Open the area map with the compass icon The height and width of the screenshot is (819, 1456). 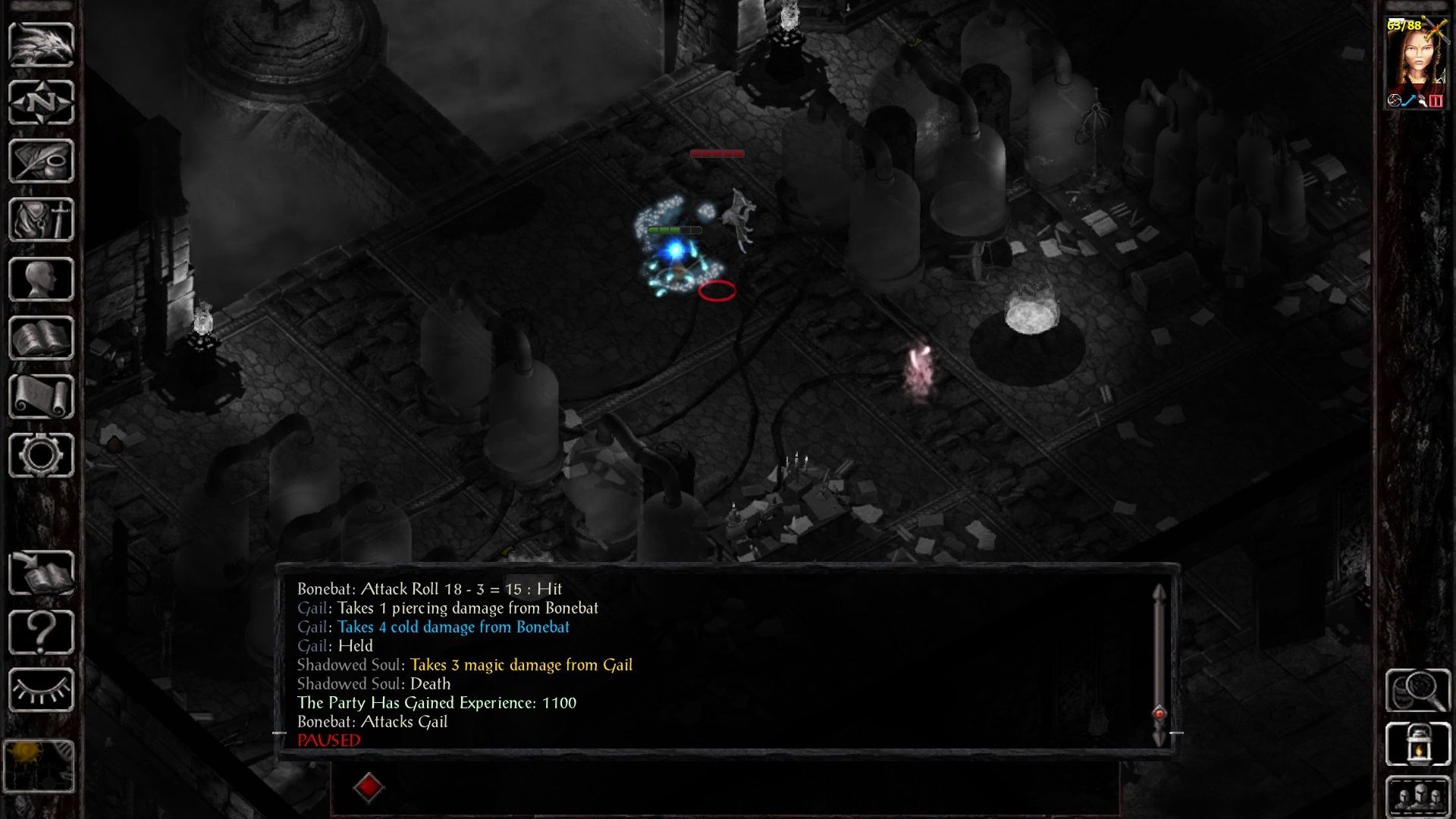tap(41, 103)
